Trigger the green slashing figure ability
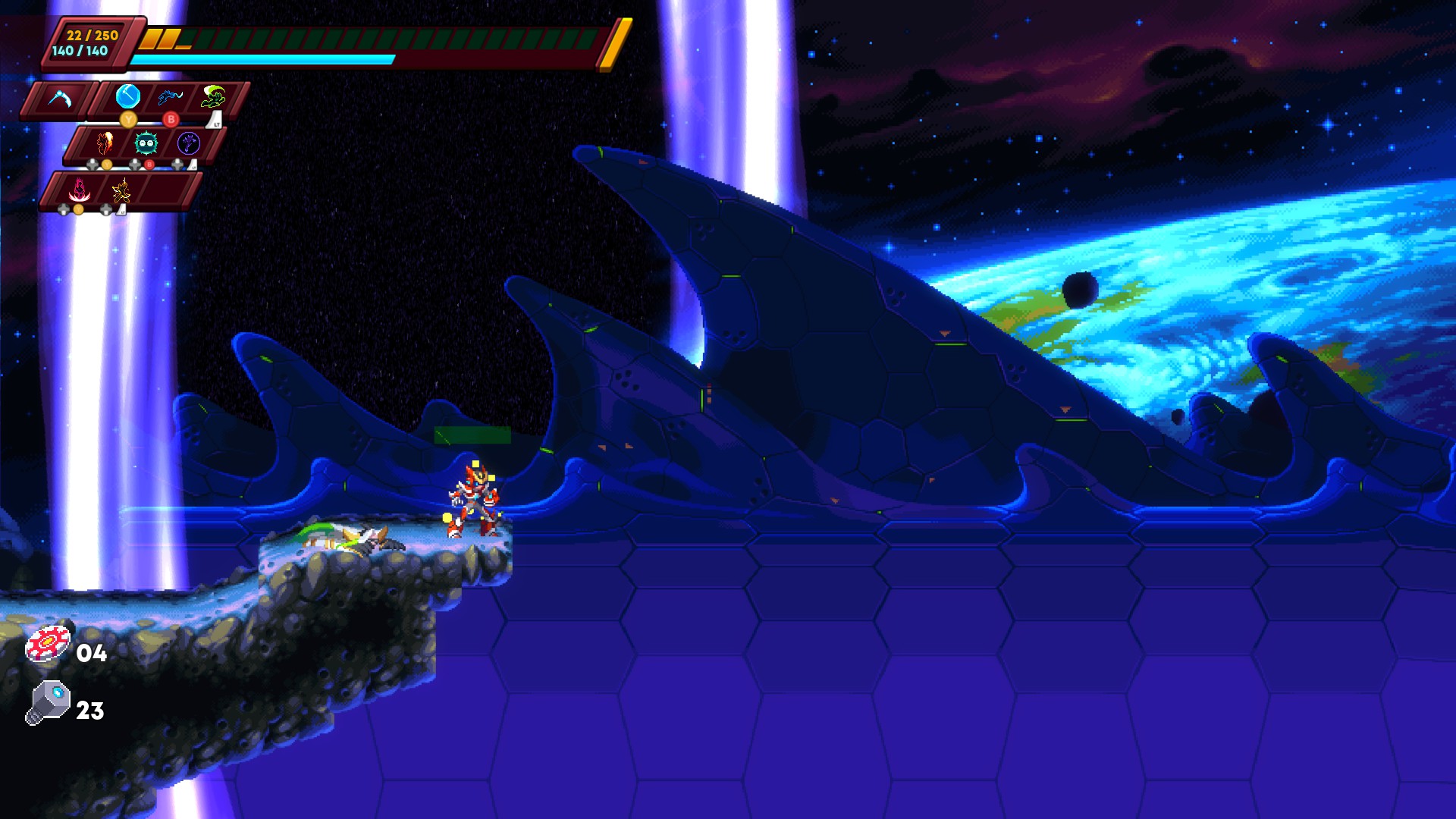The width and height of the screenshot is (1456, 819). pos(213,97)
